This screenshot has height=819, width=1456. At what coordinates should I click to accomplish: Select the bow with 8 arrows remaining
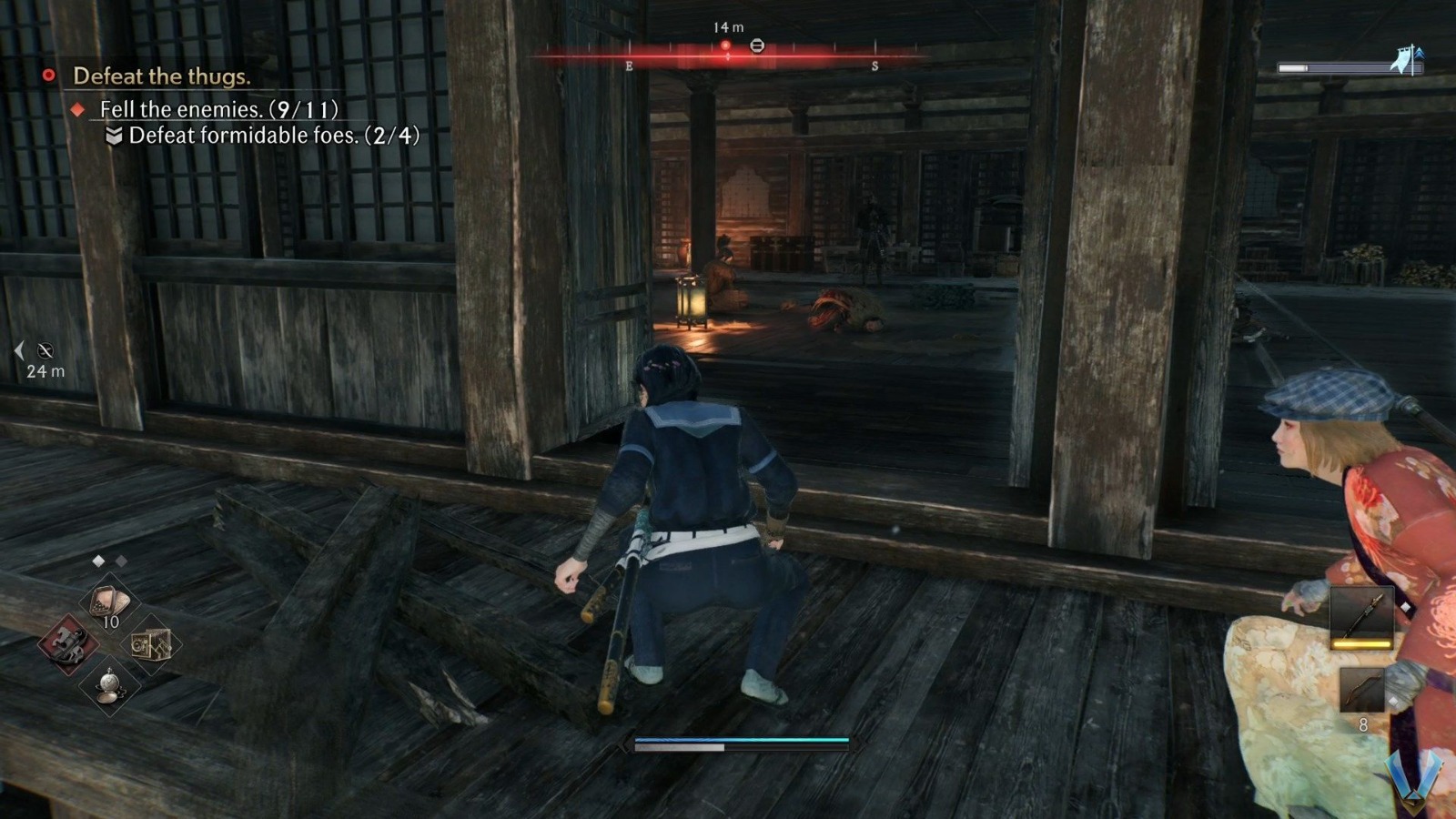click(x=1363, y=688)
